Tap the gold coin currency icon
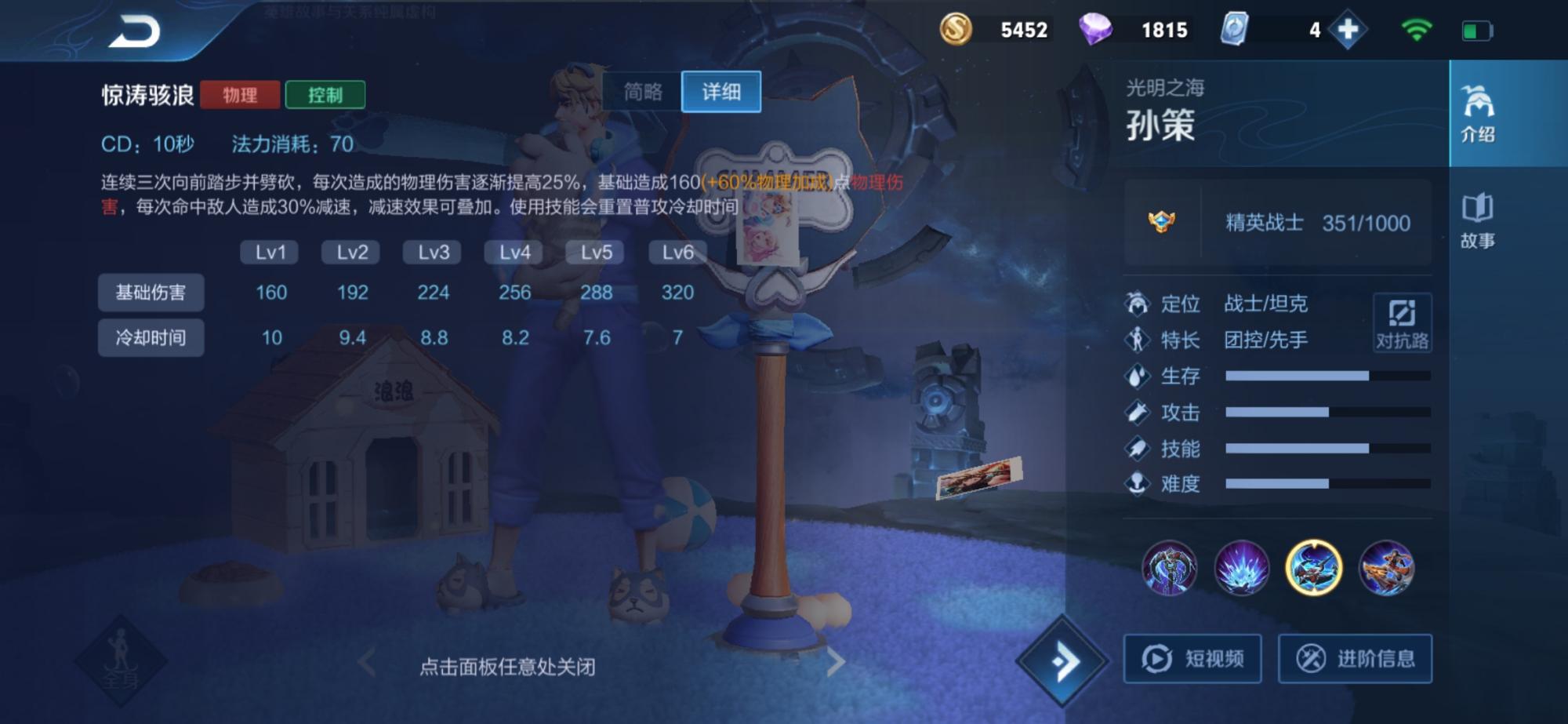The height and width of the screenshot is (724, 1568). [957, 30]
